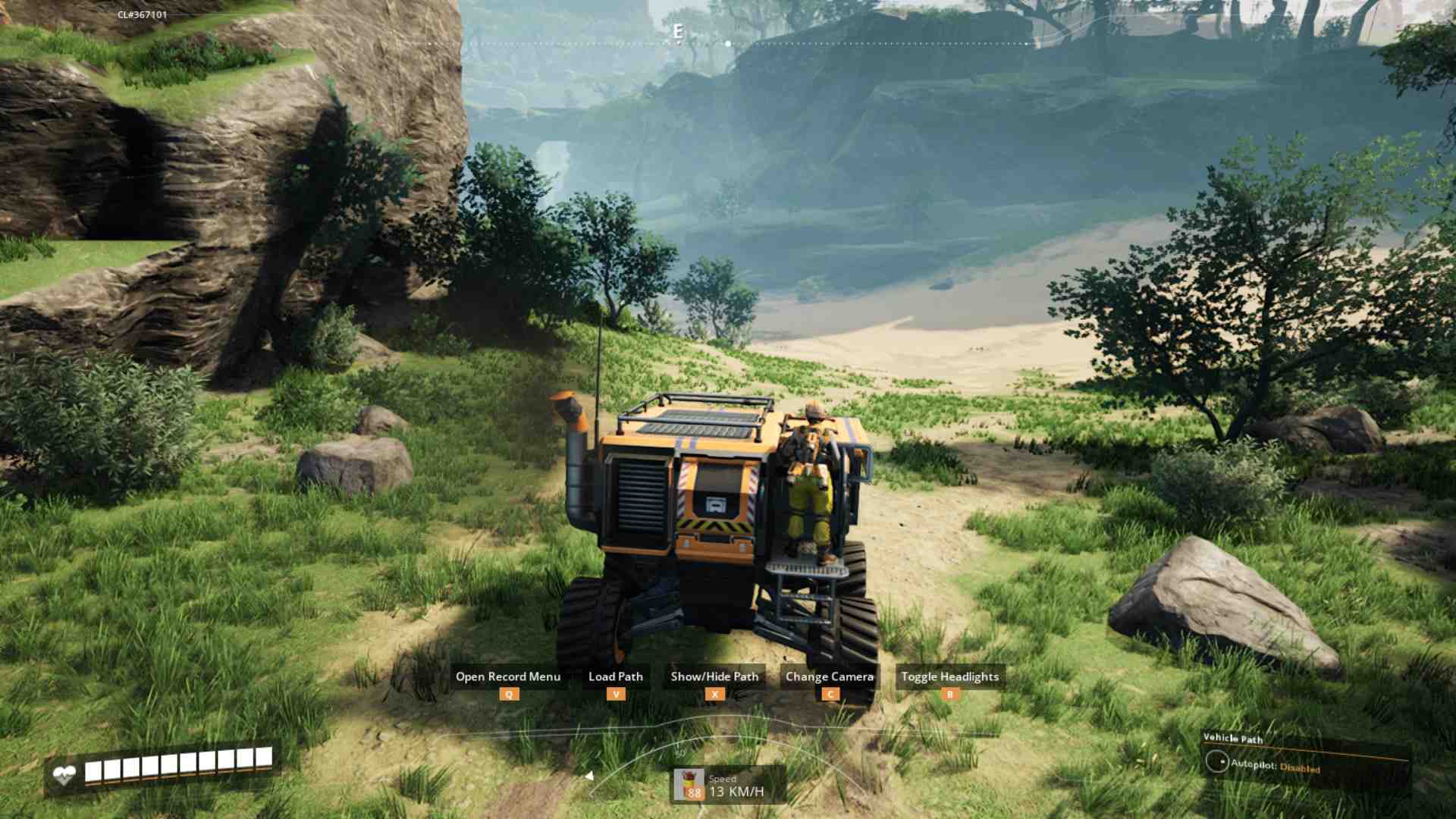The height and width of the screenshot is (819, 1456).
Task: Click the C key badge for Change Camera
Action: pyautogui.click(x=830, y=694)
